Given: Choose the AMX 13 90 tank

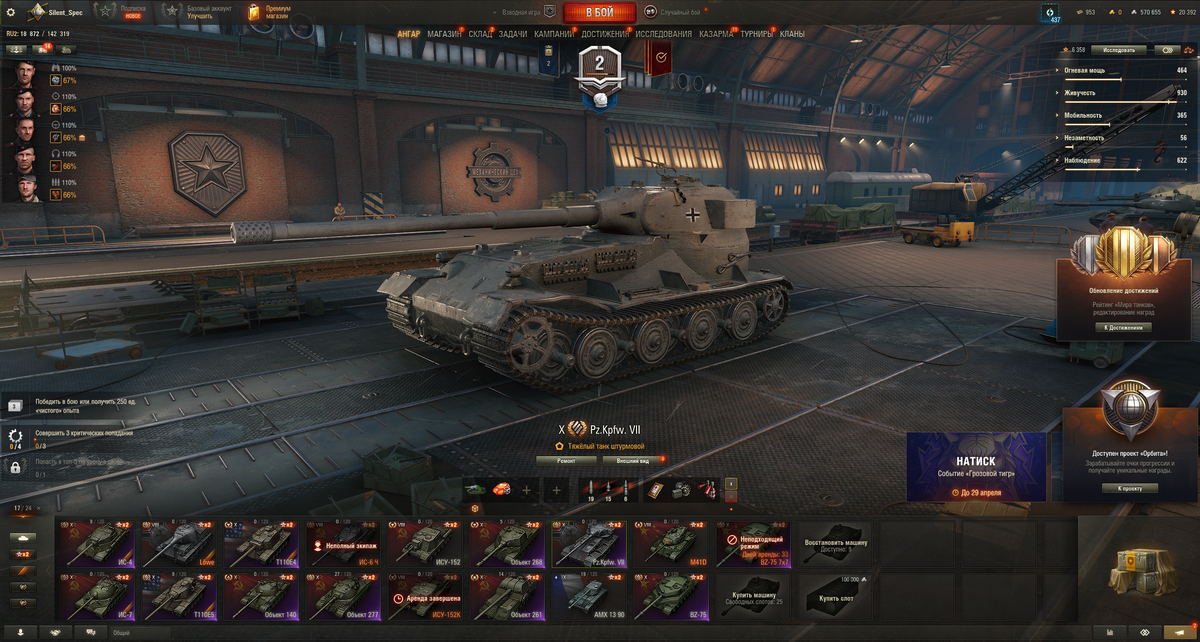Looking at the screenshot, I should (x=590, y=596).
